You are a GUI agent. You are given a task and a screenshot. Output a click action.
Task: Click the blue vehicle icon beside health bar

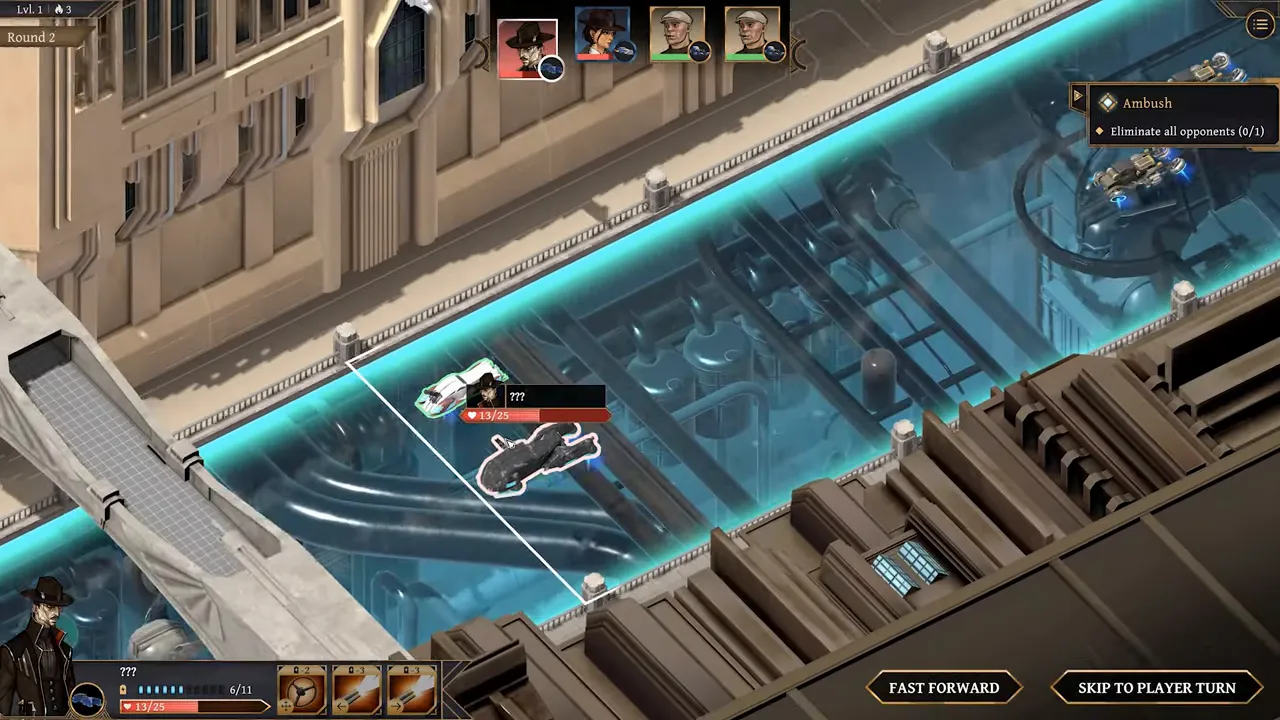(87, 699)
